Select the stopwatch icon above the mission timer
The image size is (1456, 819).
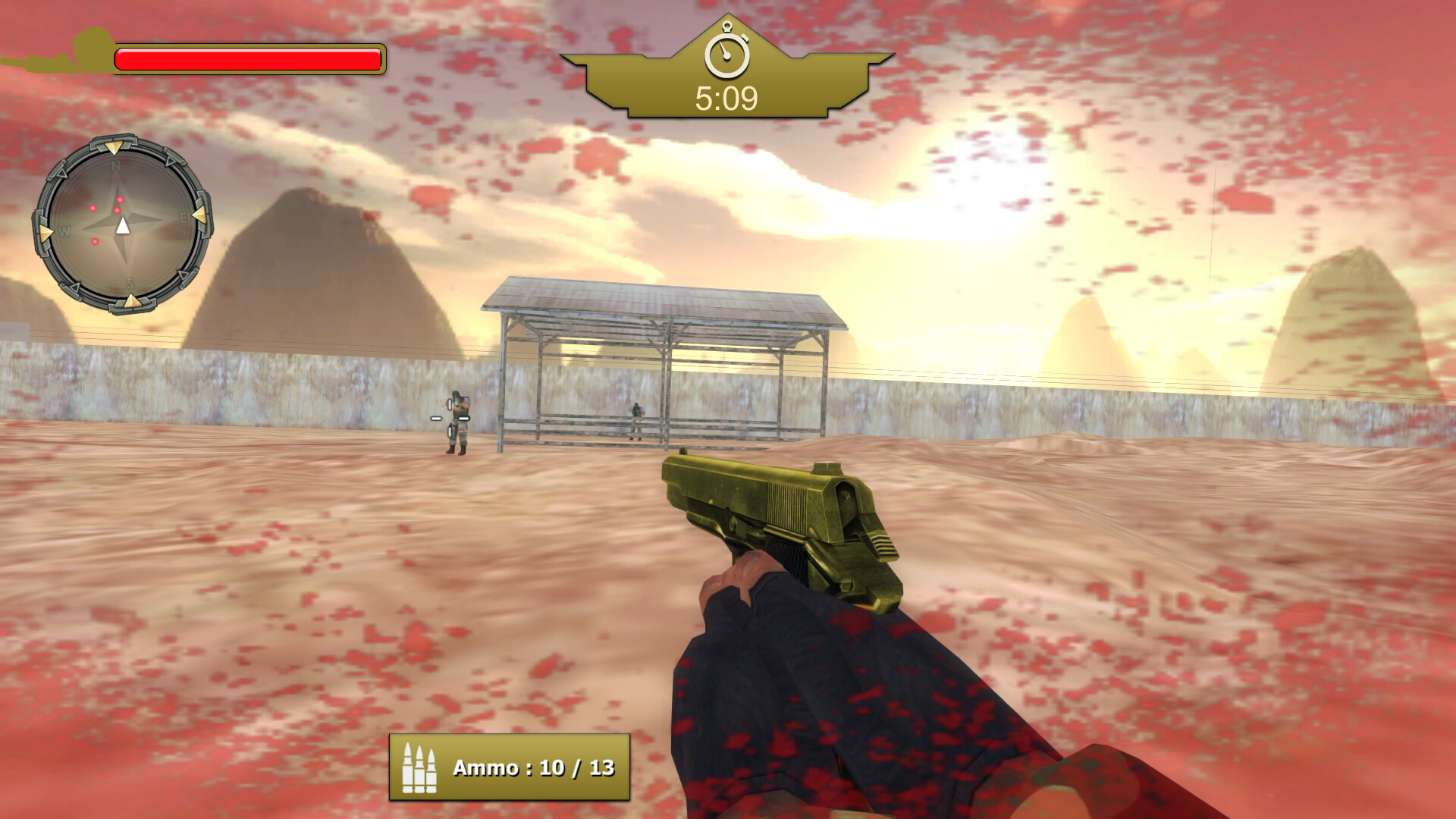[x=727, y=53]
